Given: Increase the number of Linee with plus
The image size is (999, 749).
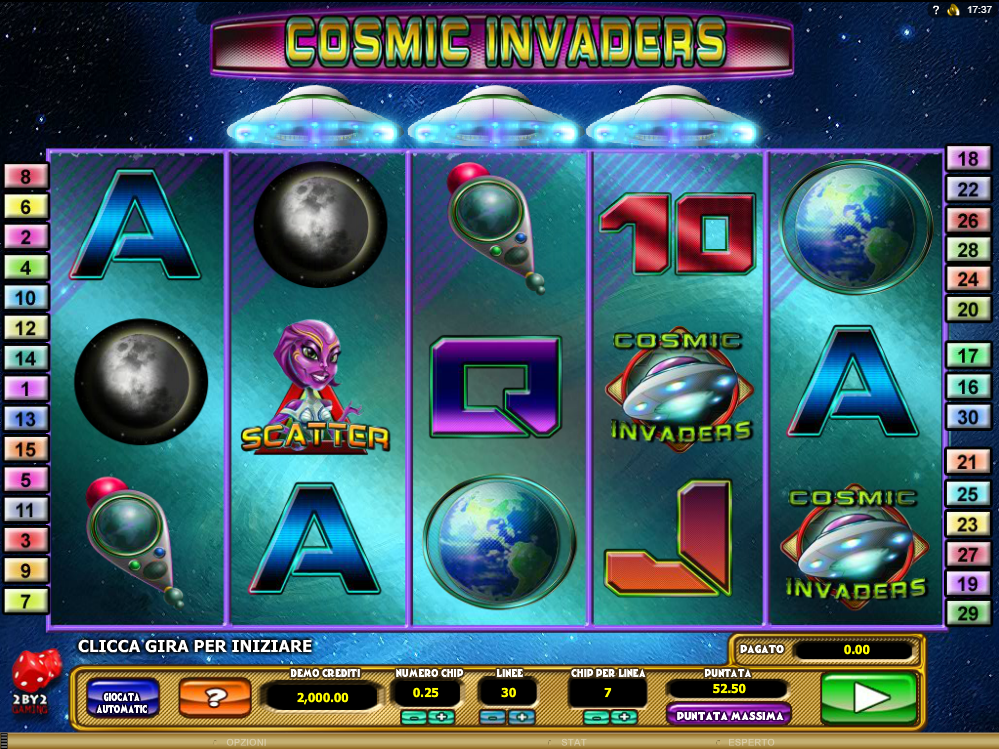Looking at the screenshot, I should coord(521,717).
